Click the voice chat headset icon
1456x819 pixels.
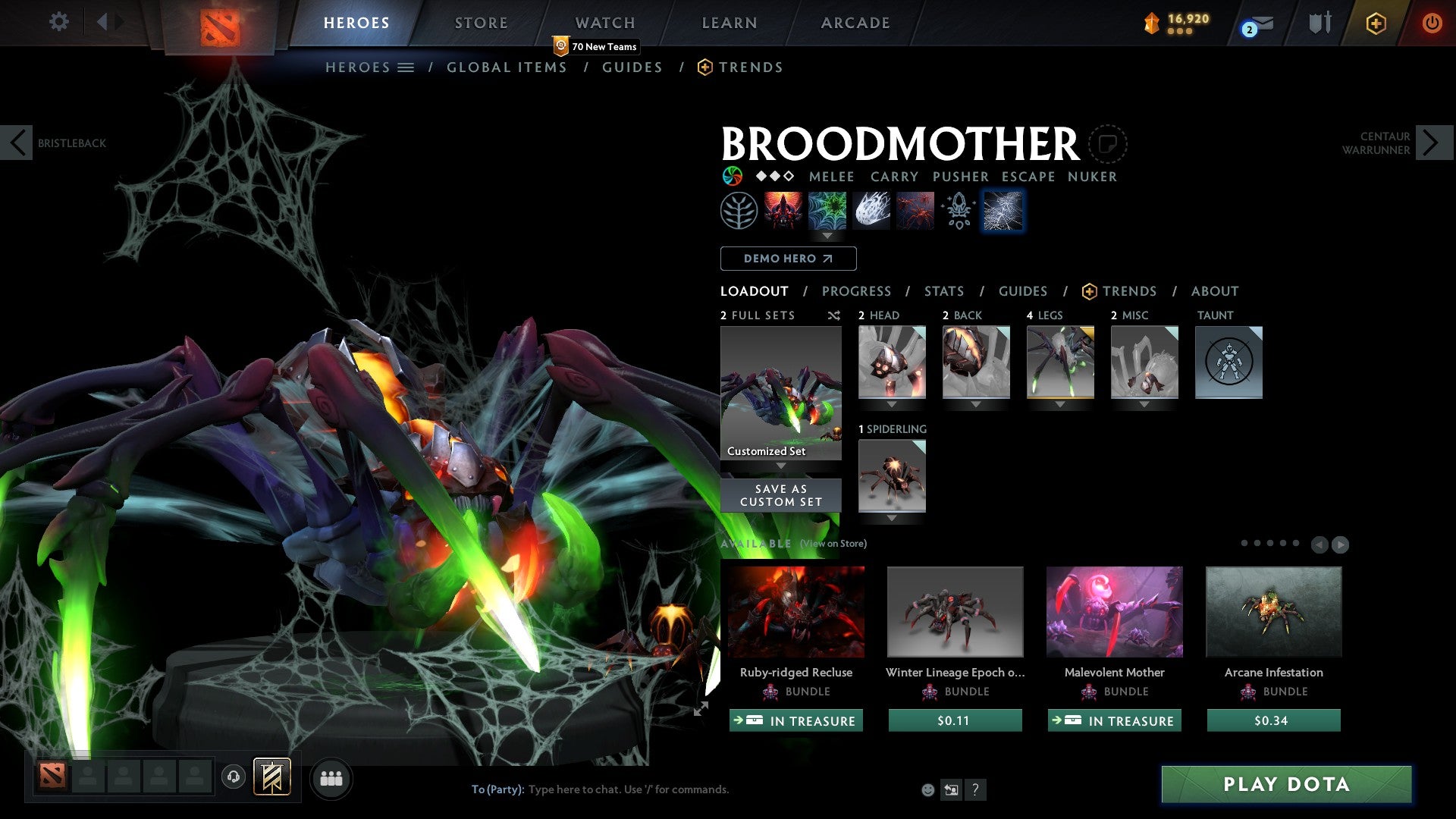pos(233,778)
